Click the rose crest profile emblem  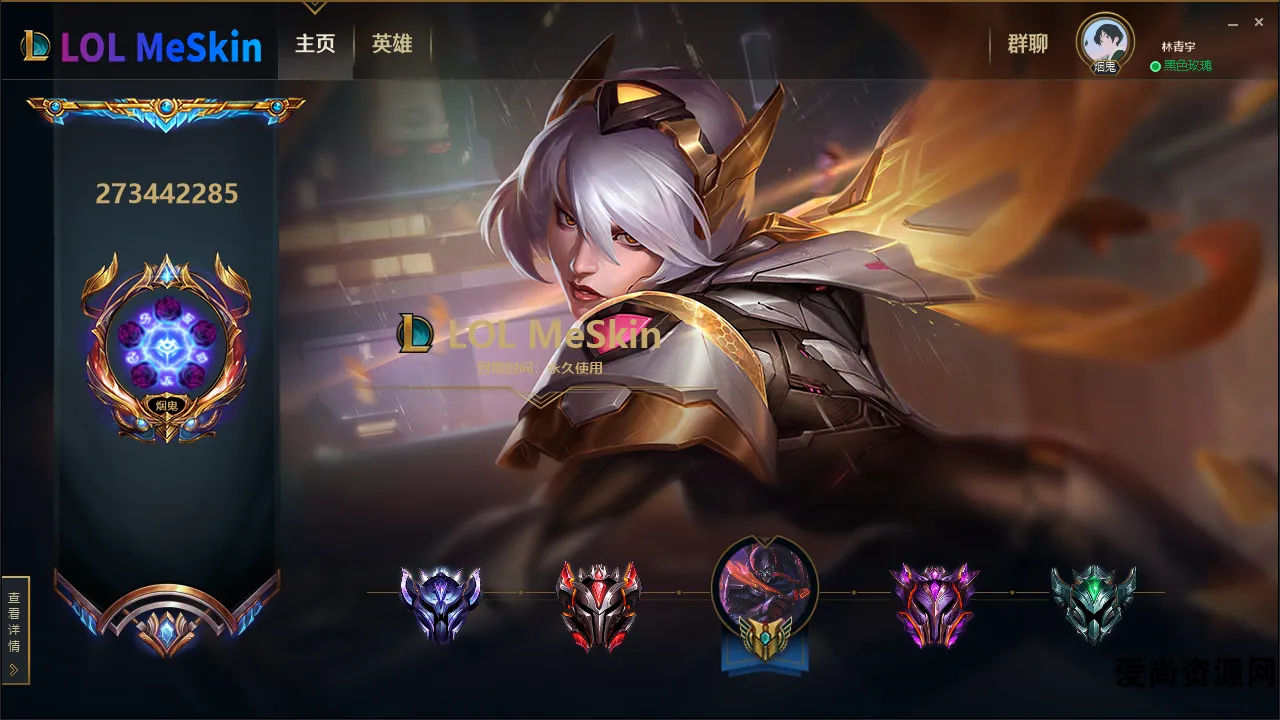click(165, 345)
